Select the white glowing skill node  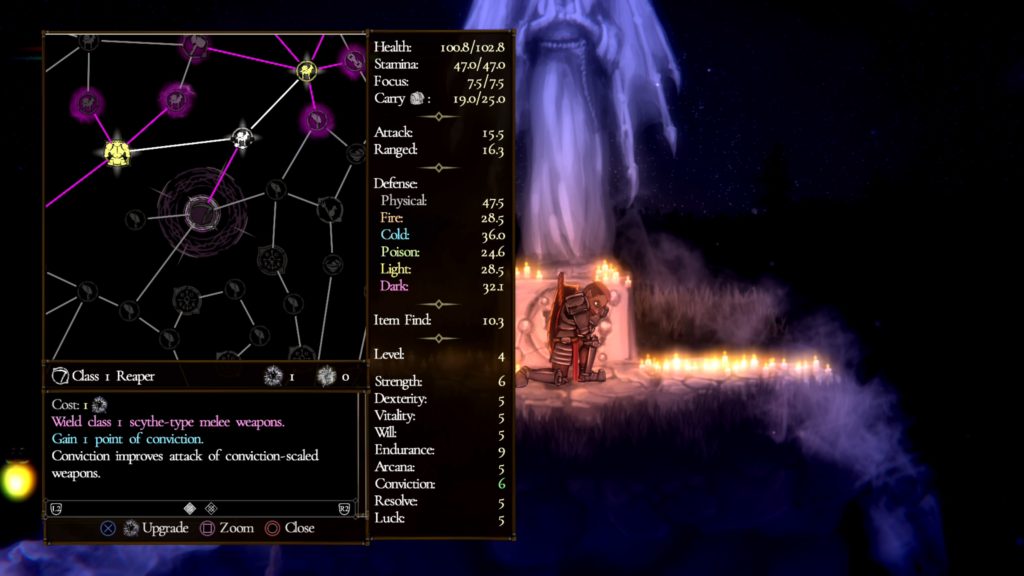tap(243, 136)
